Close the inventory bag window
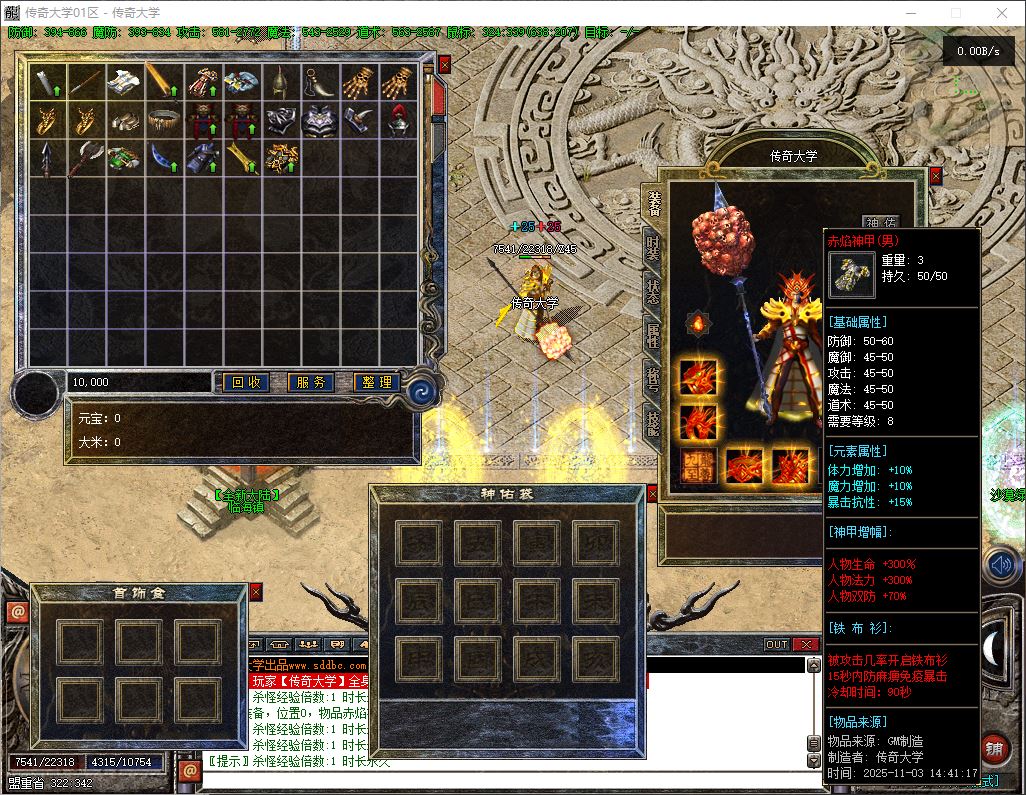 pyautogui.click(x=444, y=64)
